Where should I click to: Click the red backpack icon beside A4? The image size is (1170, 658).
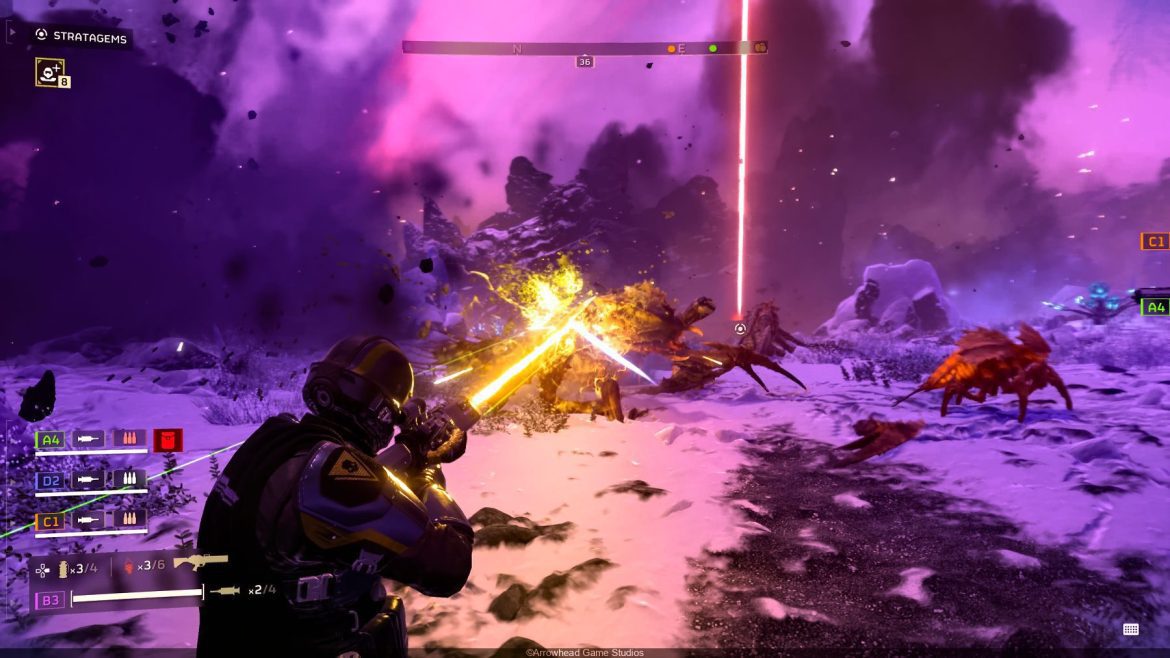click(x=167, y=439)
